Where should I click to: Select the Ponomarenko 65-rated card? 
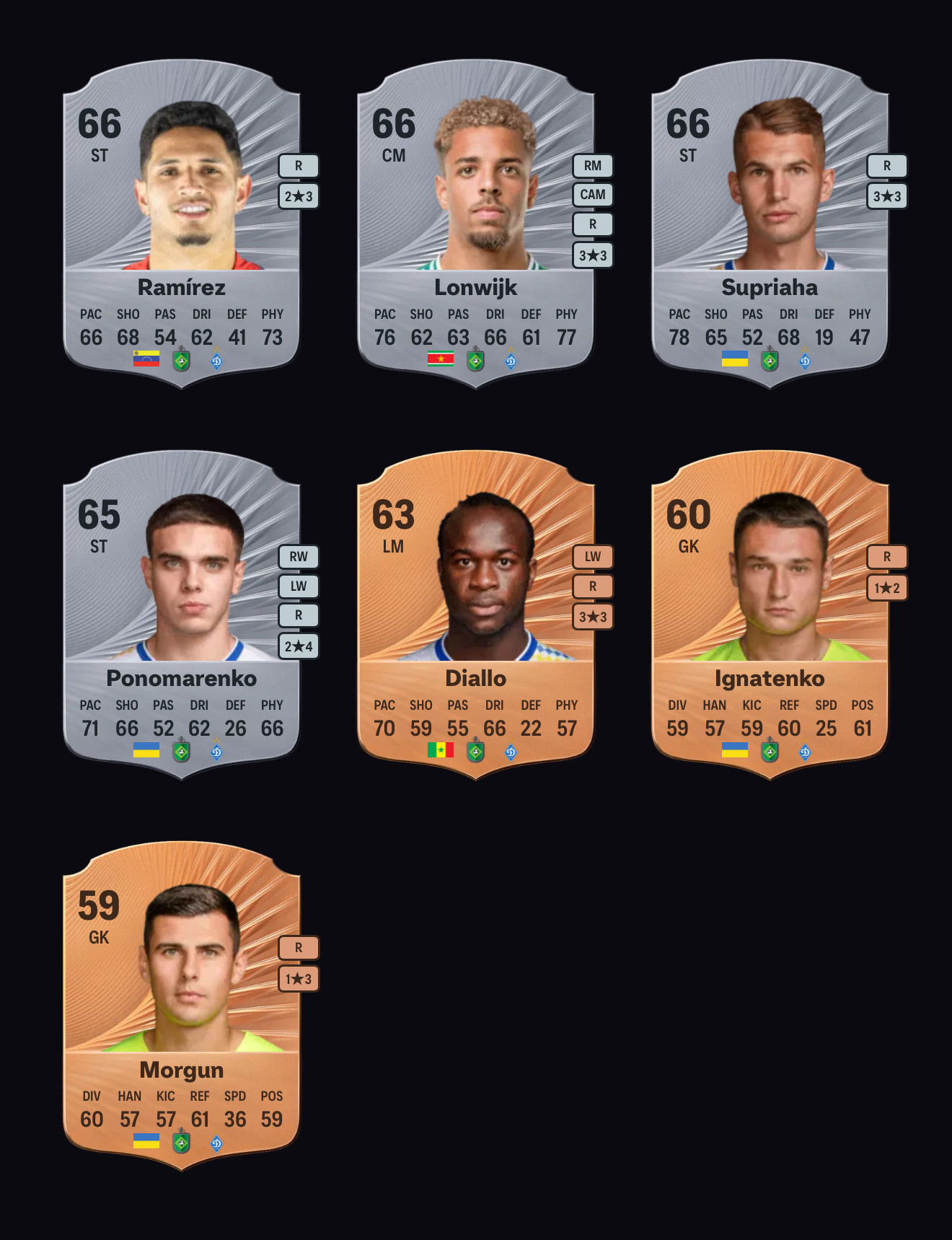click(182, 615)
